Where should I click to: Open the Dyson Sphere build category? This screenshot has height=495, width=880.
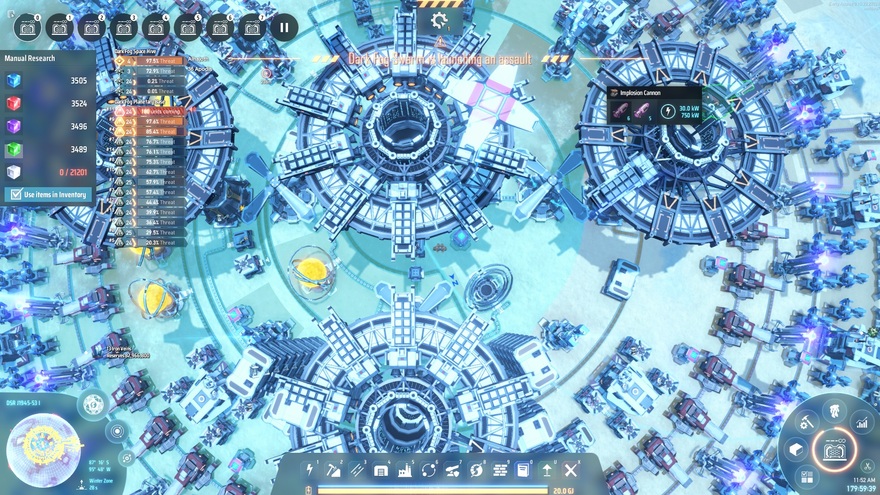(476, 470)
